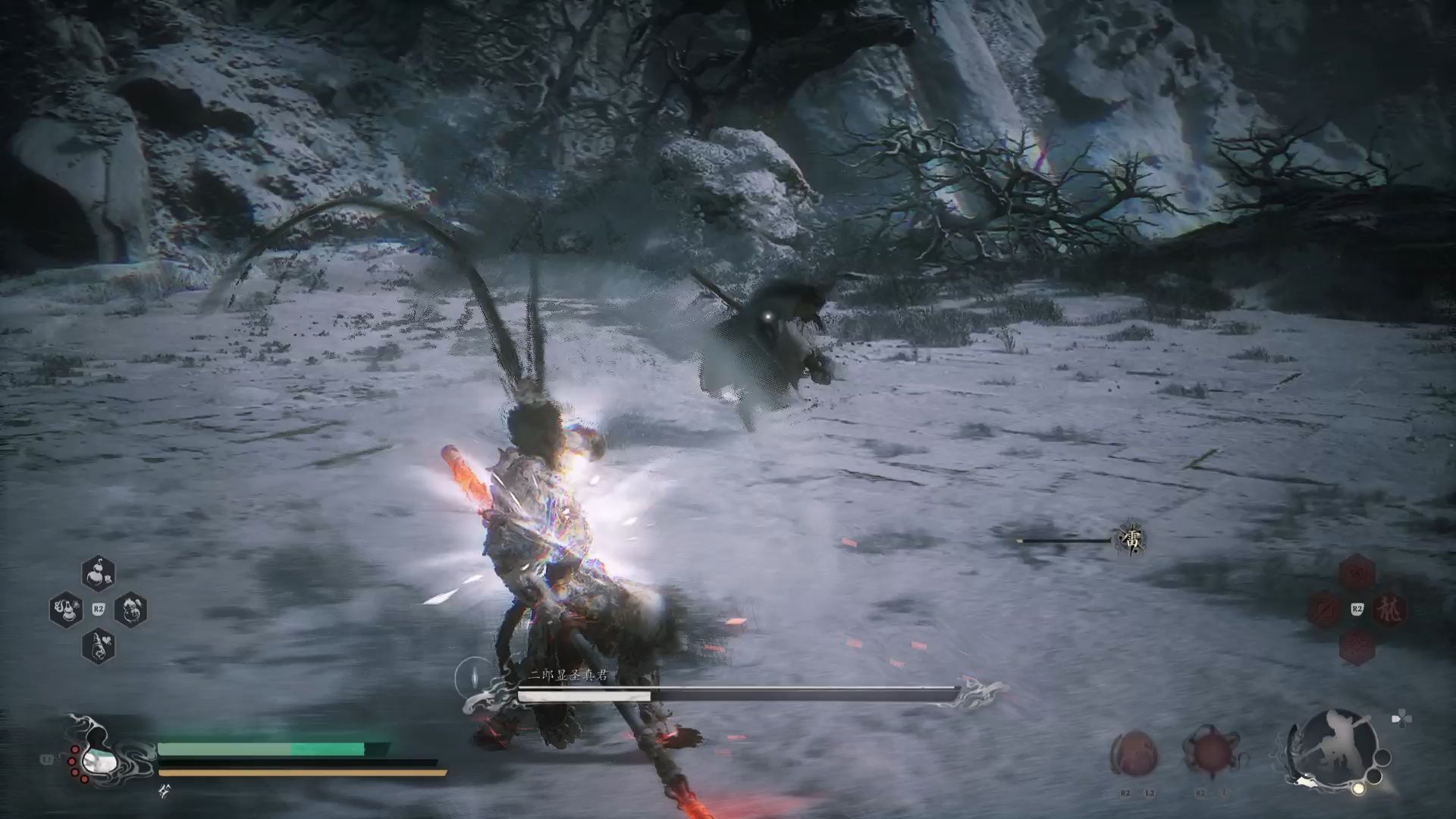Select the top gourd item slot

pos(98,573)
